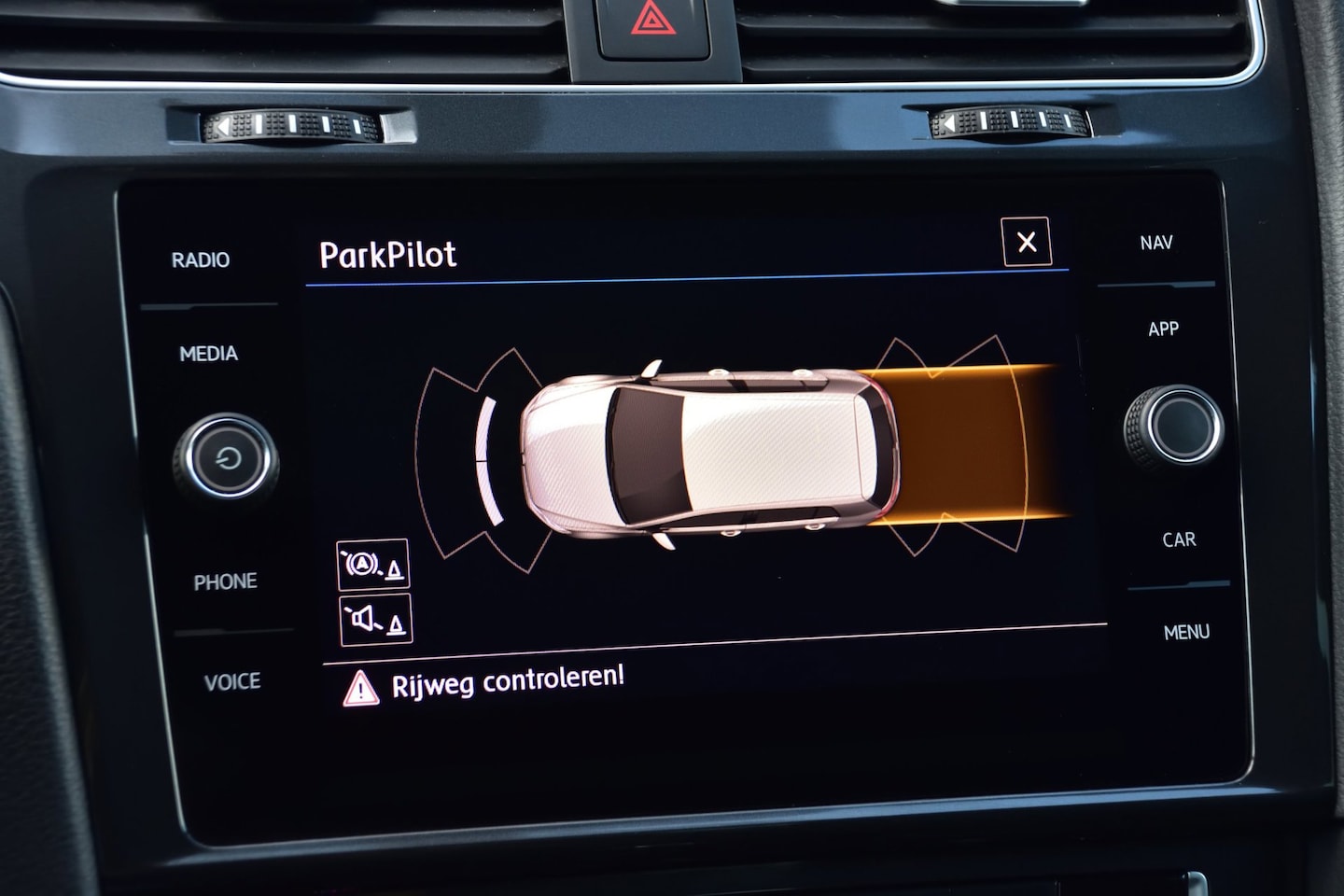This screenshot has height=896, width=1344.
Task: Open the NAV navigation screen
Action: point(1155,243)
